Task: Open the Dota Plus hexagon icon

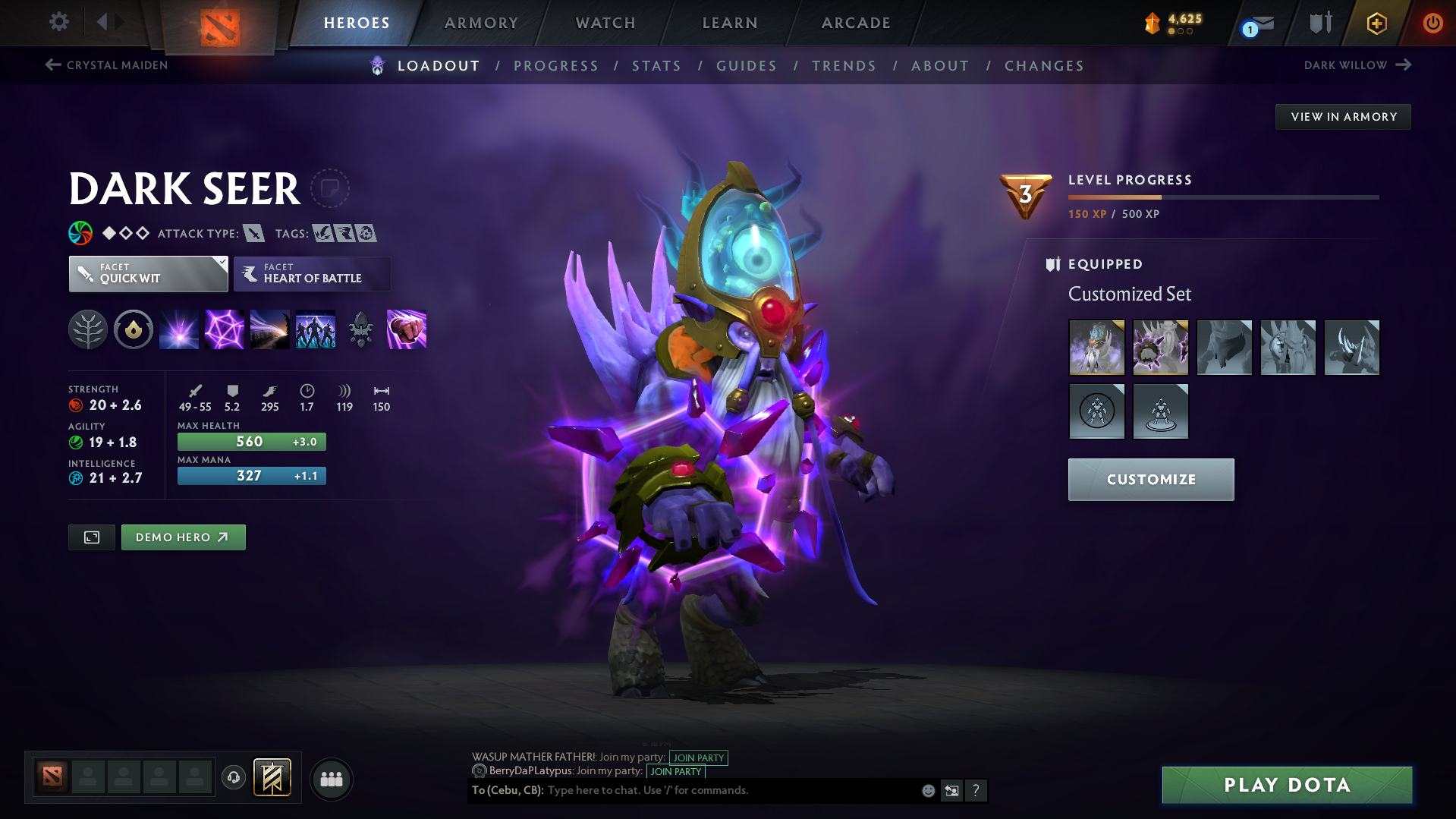Action: pyautogui.click(x=1376, y=23)
